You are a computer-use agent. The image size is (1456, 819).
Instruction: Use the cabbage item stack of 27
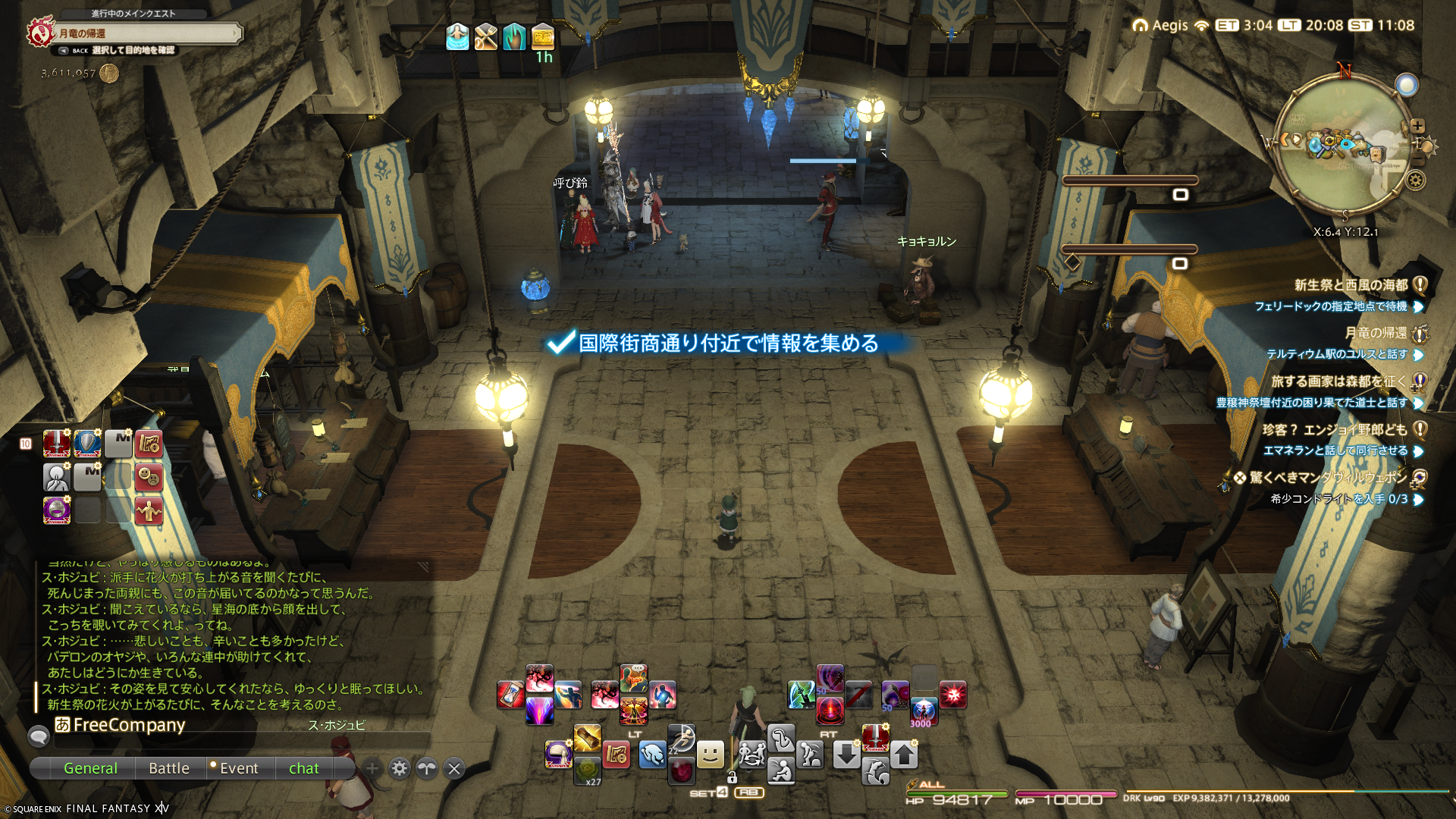[x=587, y=770]
